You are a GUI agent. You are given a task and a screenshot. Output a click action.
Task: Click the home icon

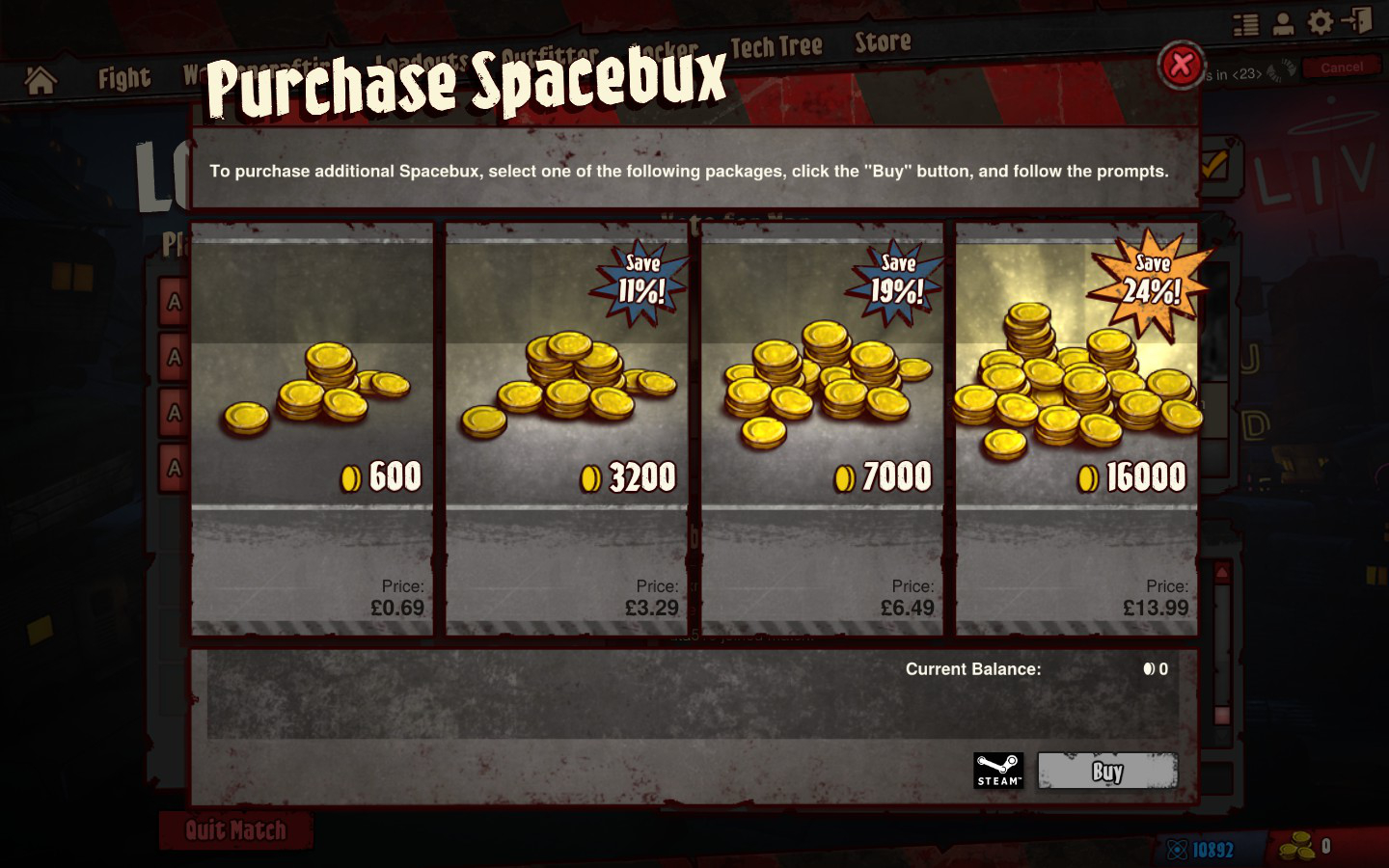(41, 80)
